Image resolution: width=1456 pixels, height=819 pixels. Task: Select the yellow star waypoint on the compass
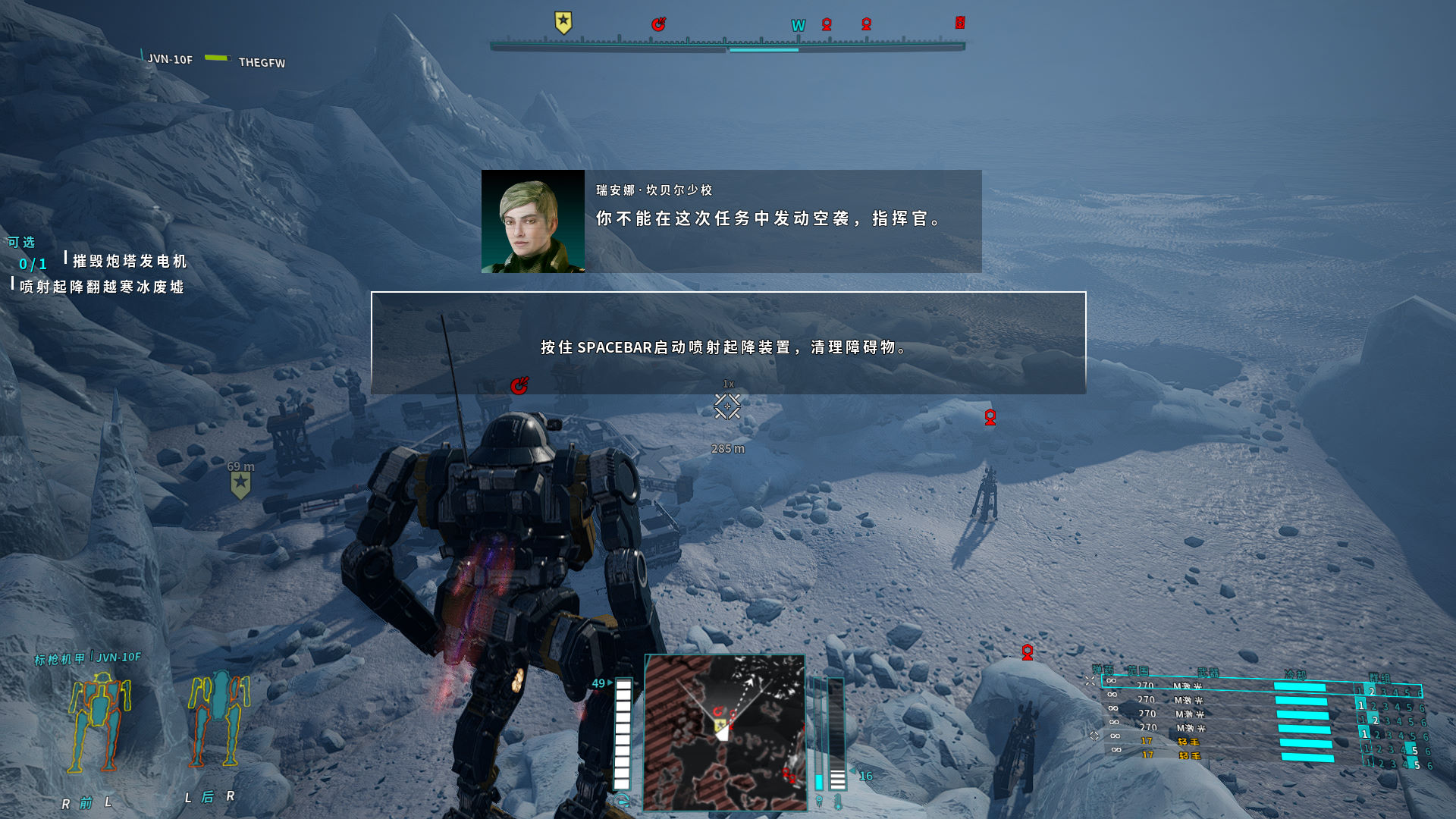[x=563, y=23]
